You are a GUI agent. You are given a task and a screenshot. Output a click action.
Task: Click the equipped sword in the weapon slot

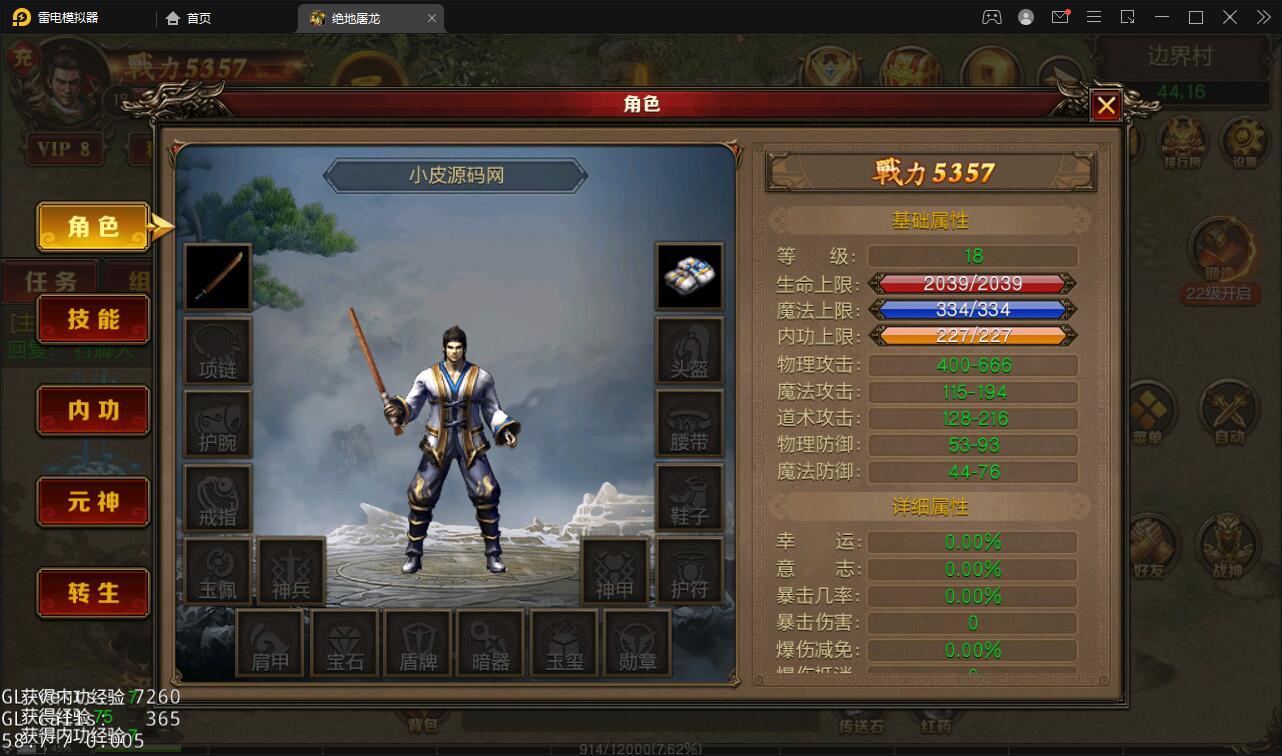click(x=217, y=277)
